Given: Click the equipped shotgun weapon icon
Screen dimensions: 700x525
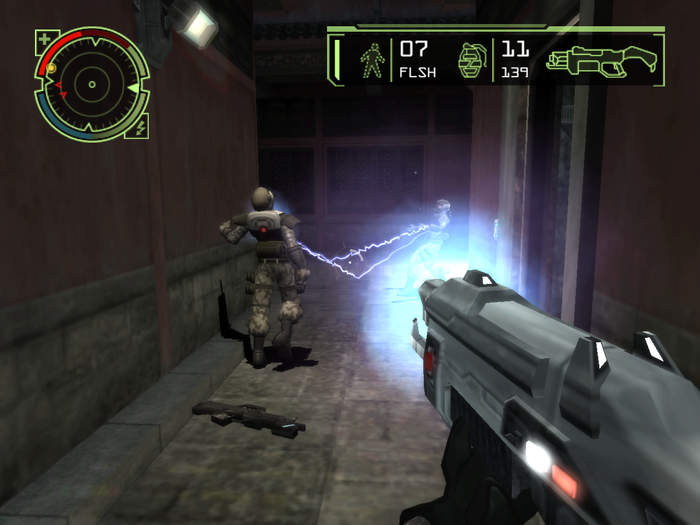Looking at the screenshot, I should coord(604,60).
